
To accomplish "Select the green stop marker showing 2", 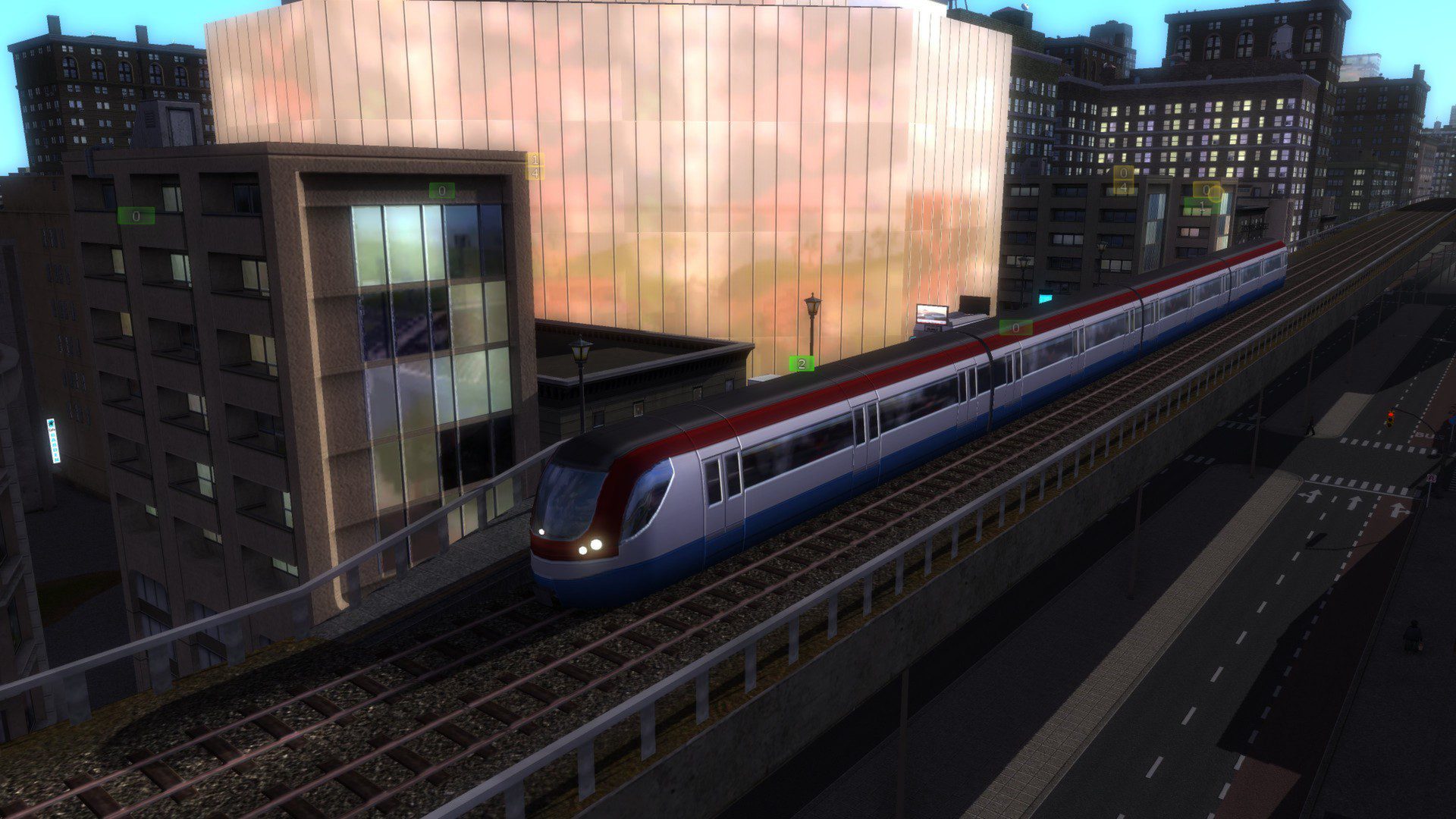I will pos(802,364).
